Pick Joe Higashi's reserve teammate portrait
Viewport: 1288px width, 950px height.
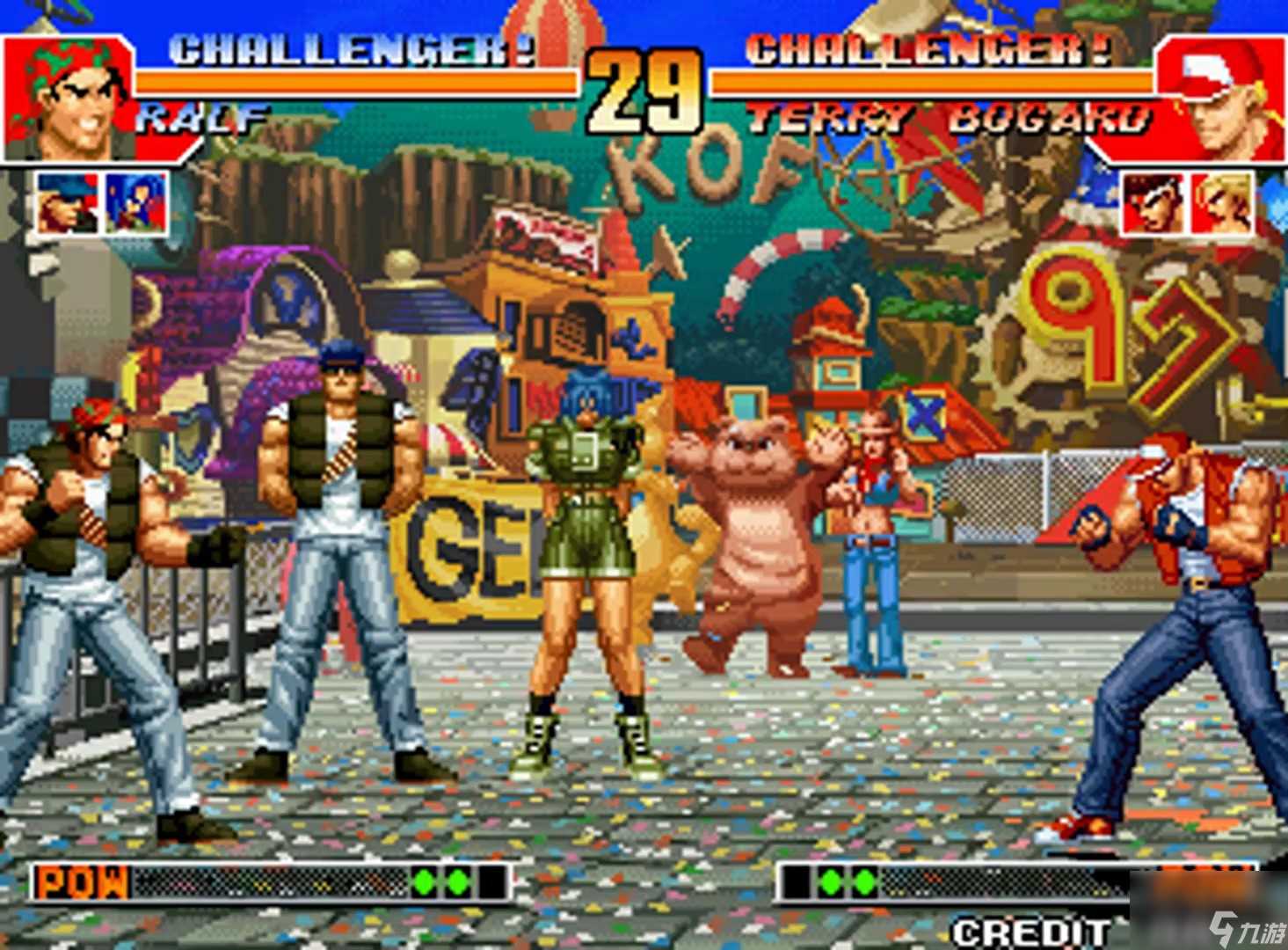[x=1153, y=204]
